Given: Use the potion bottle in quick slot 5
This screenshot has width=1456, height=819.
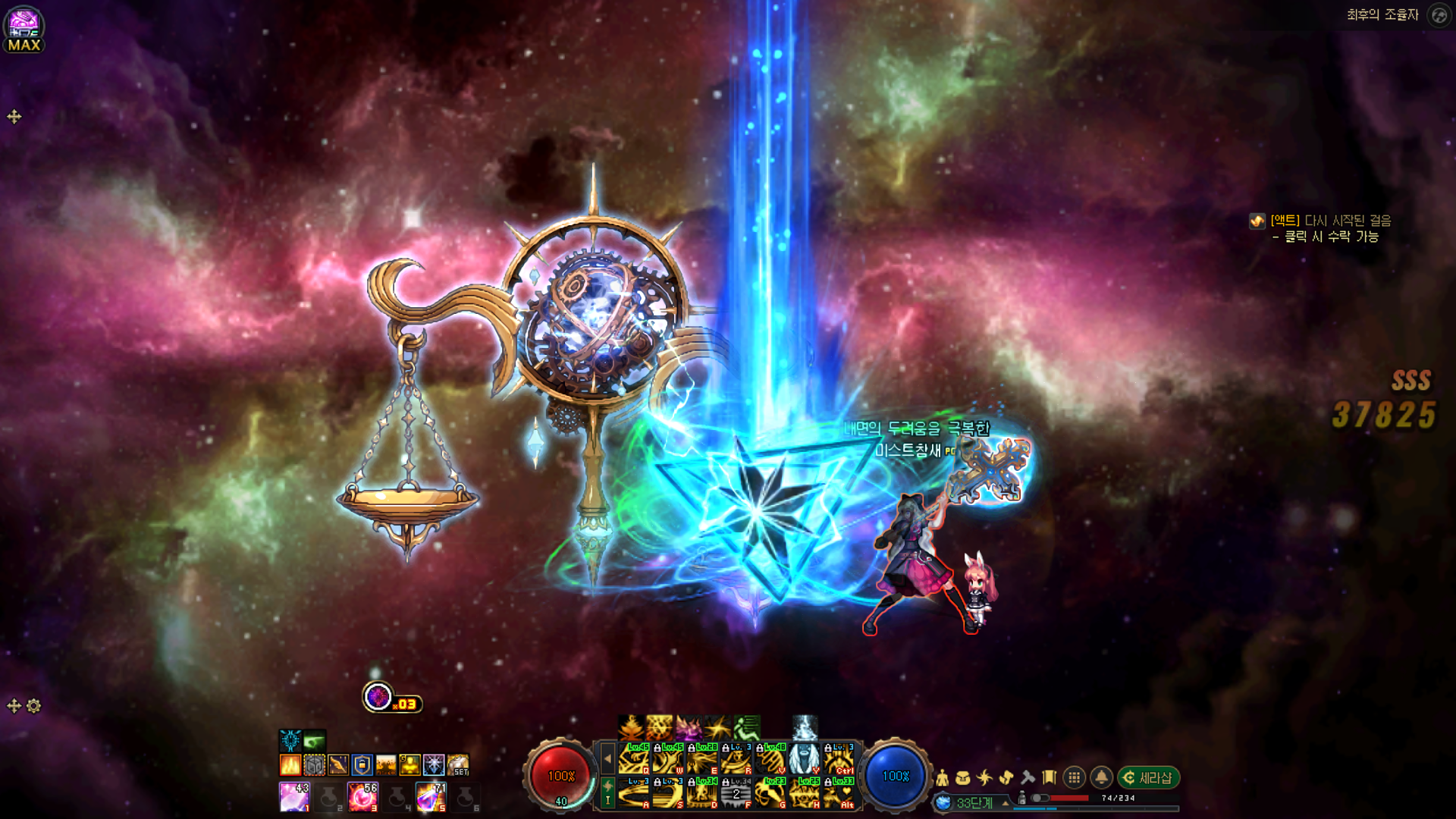Looking at the screenshot, I should point(430,797).
